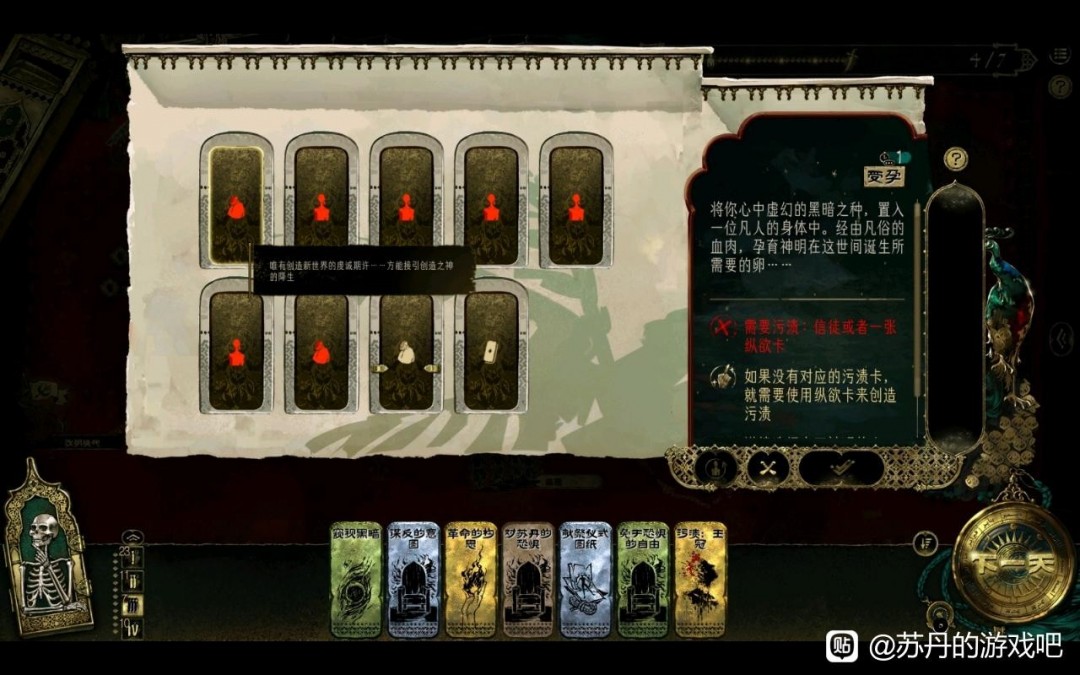
Task: Switch to the tier I card filter
Action: click(134, 557)
